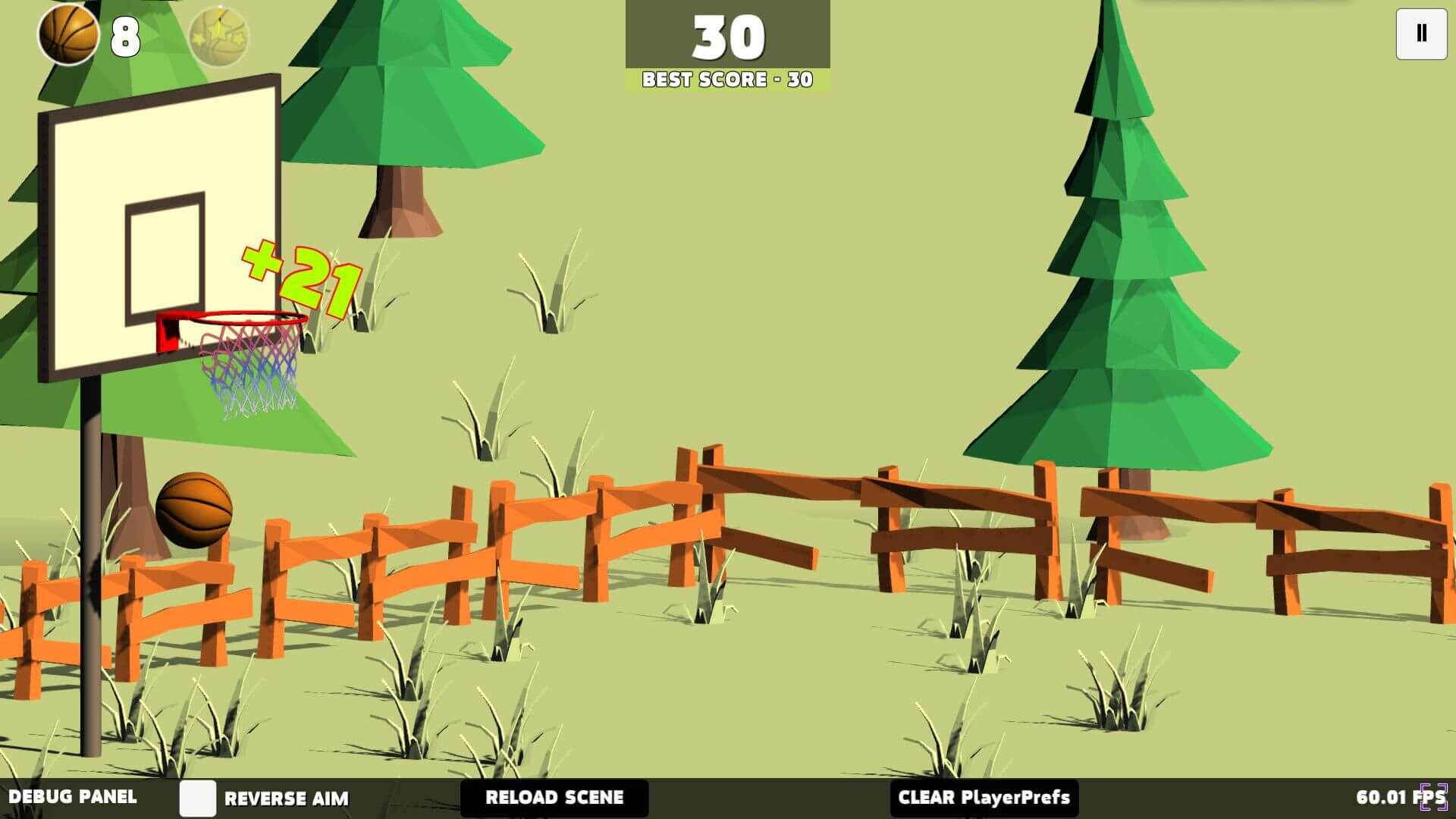Clear PlayerPrefs data
The width and height of the screenshot is (1456, 819).
point(984,798)
